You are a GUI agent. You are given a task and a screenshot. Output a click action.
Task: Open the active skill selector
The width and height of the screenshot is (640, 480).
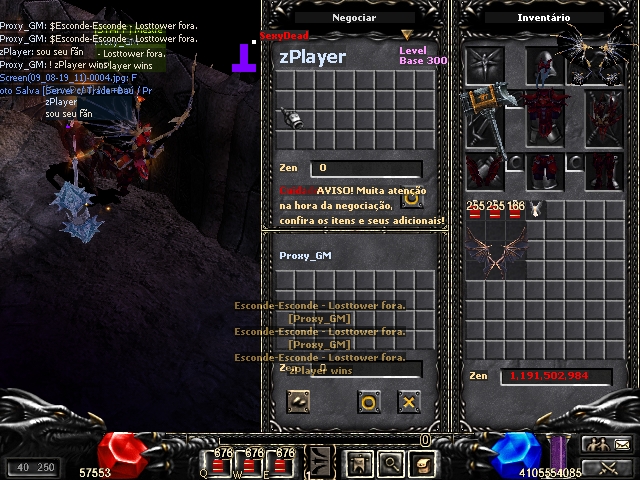point(320,463)
